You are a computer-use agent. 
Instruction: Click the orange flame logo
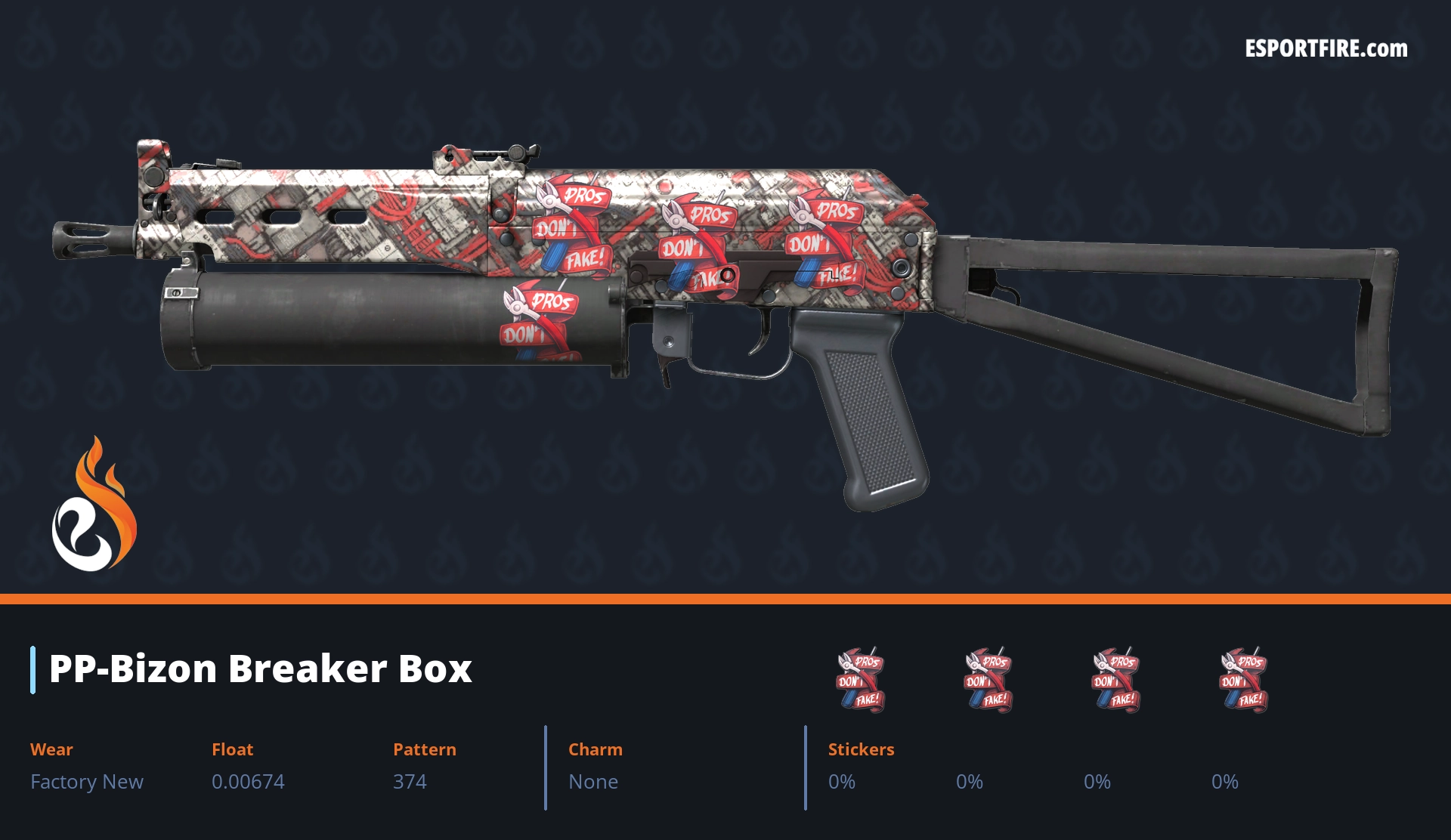click(94, 505)
